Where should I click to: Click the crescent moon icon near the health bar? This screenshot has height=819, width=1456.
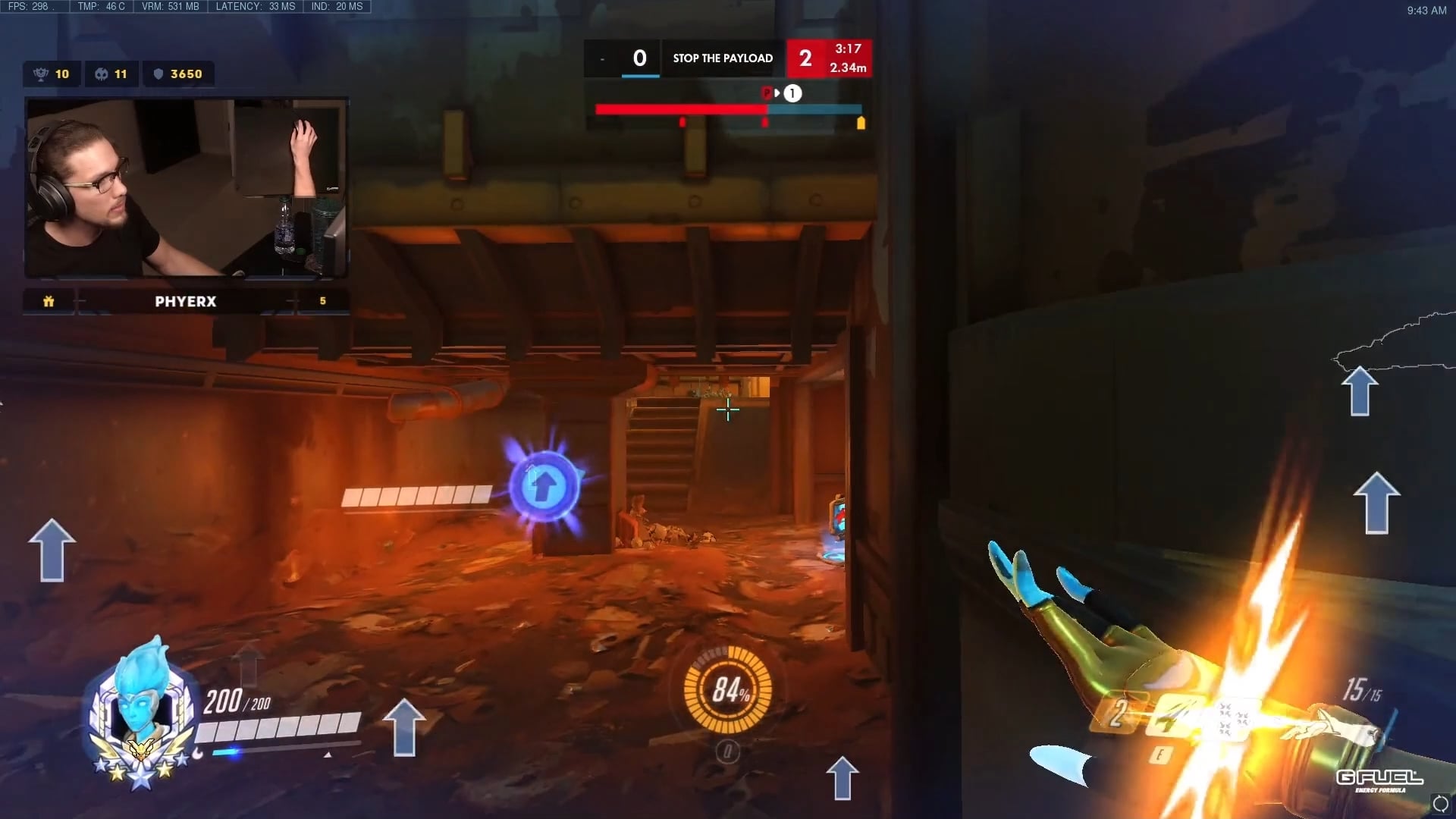click(x=197, y=751)
